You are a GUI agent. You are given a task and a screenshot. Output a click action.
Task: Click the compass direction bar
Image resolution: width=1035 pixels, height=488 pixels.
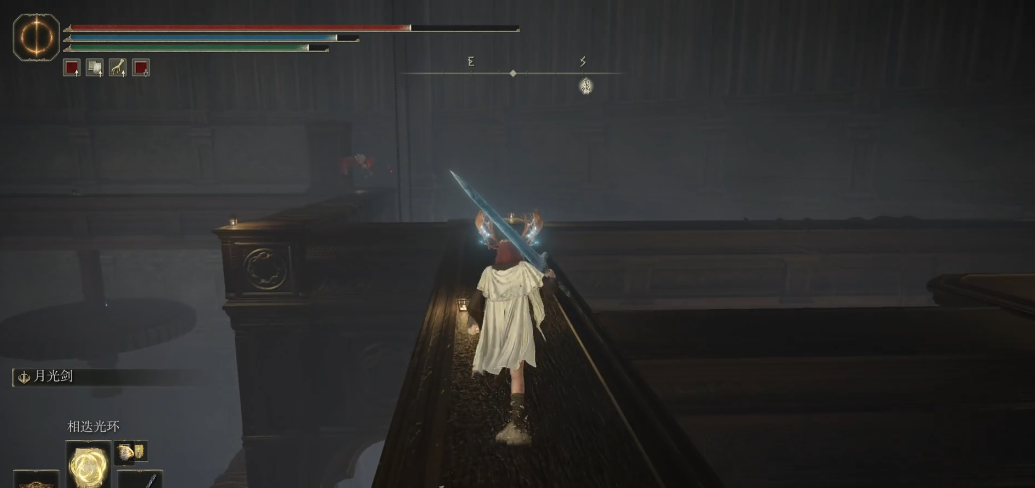512,73
